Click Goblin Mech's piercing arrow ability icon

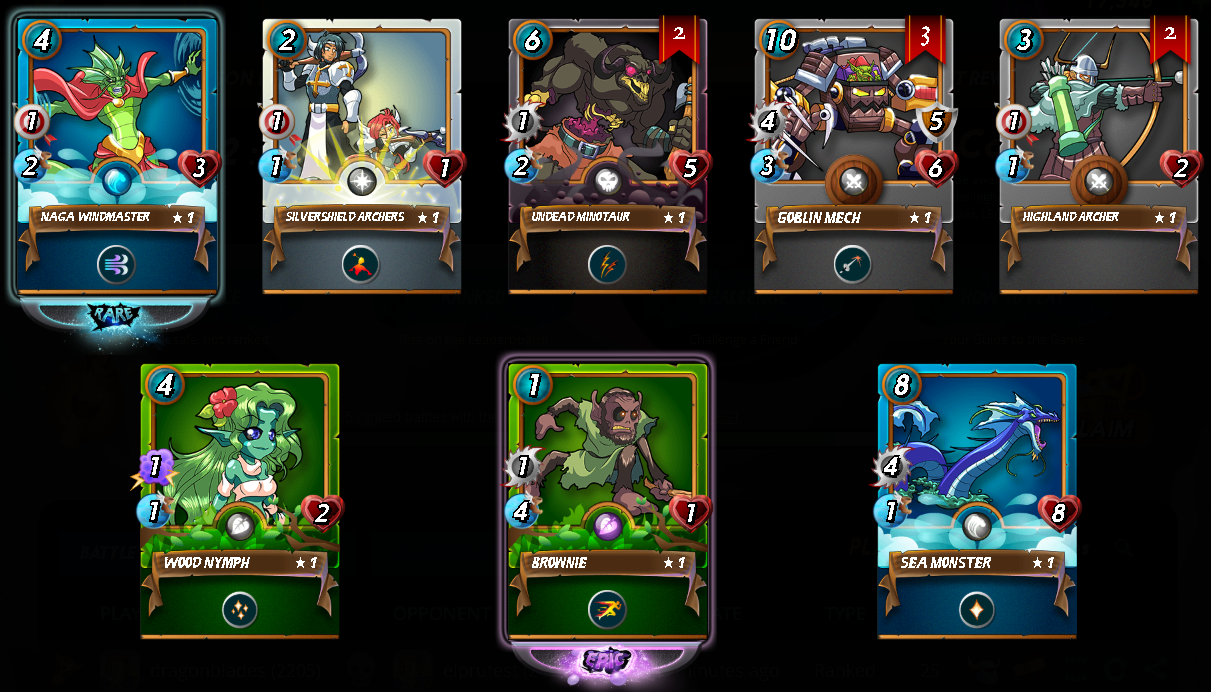click(852, 265)
